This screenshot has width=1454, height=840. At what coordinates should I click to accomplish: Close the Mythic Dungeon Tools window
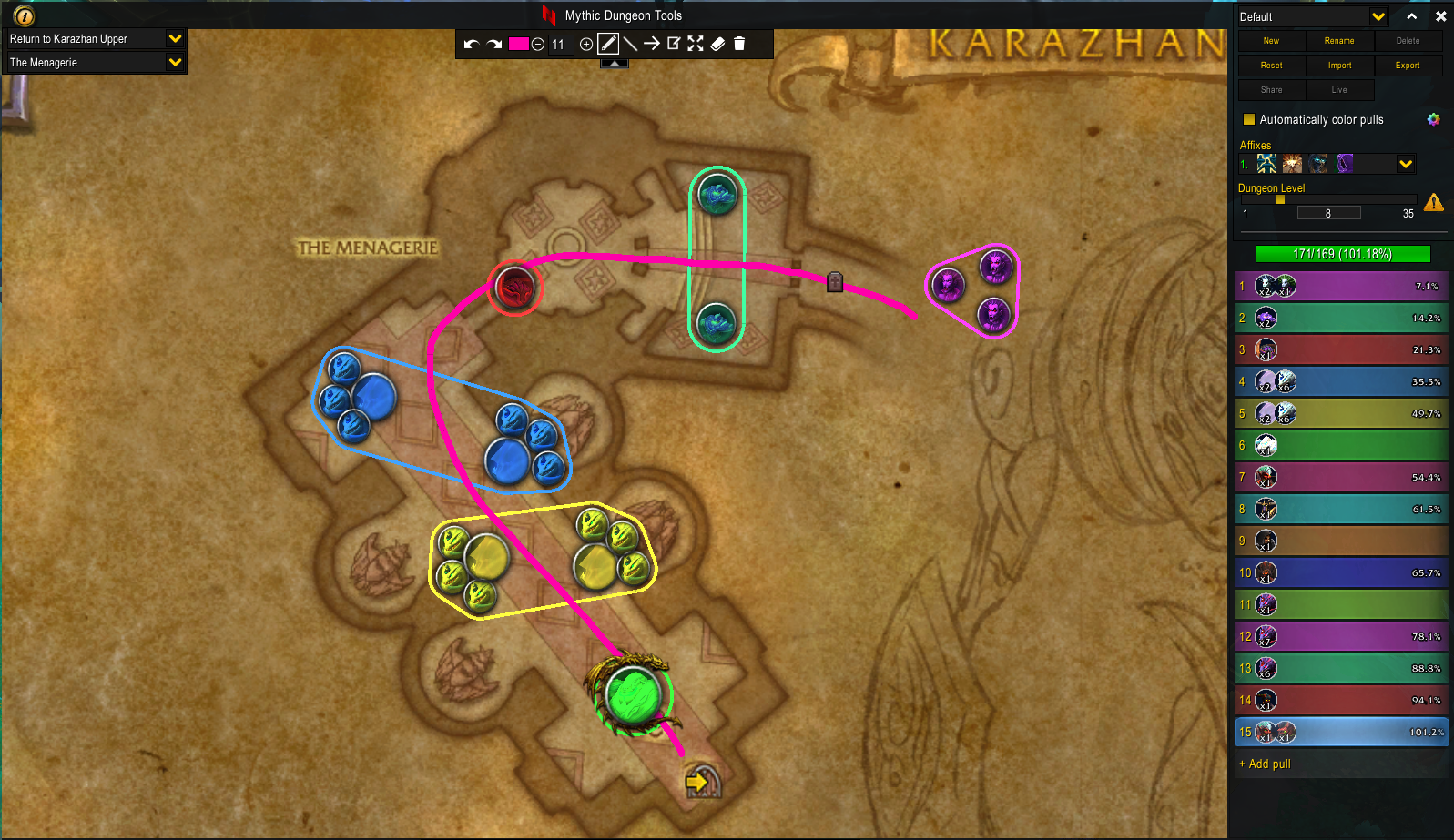pyautogui.click(x=1440, y=16)
